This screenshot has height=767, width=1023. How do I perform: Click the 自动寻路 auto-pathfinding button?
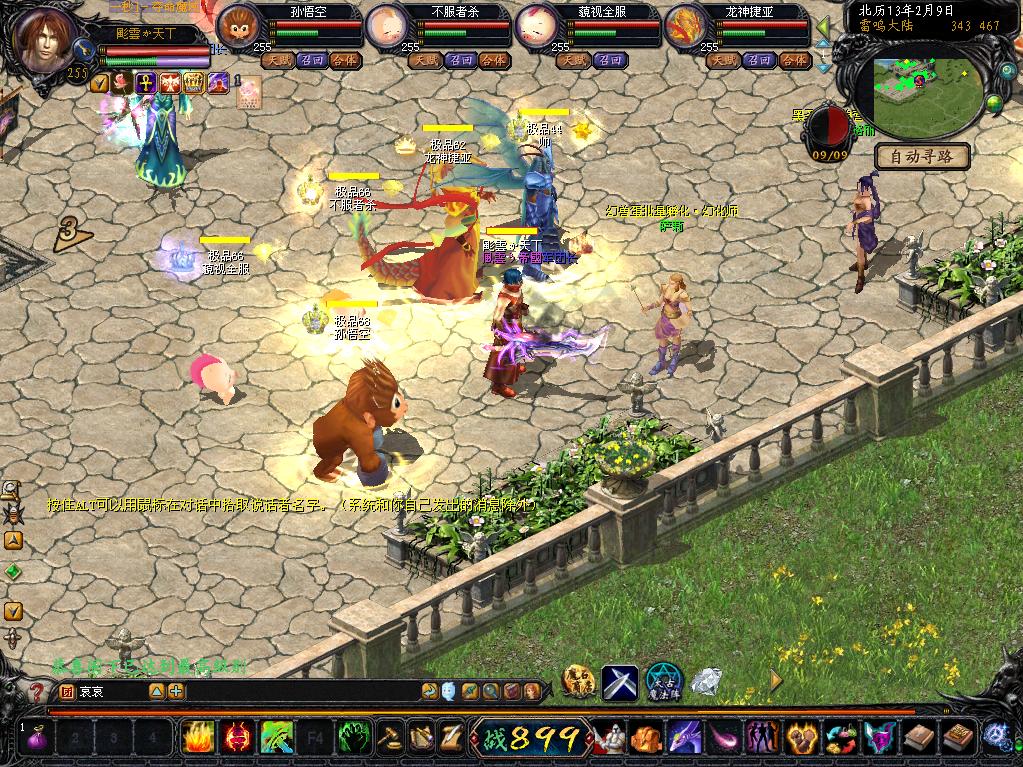923,156
